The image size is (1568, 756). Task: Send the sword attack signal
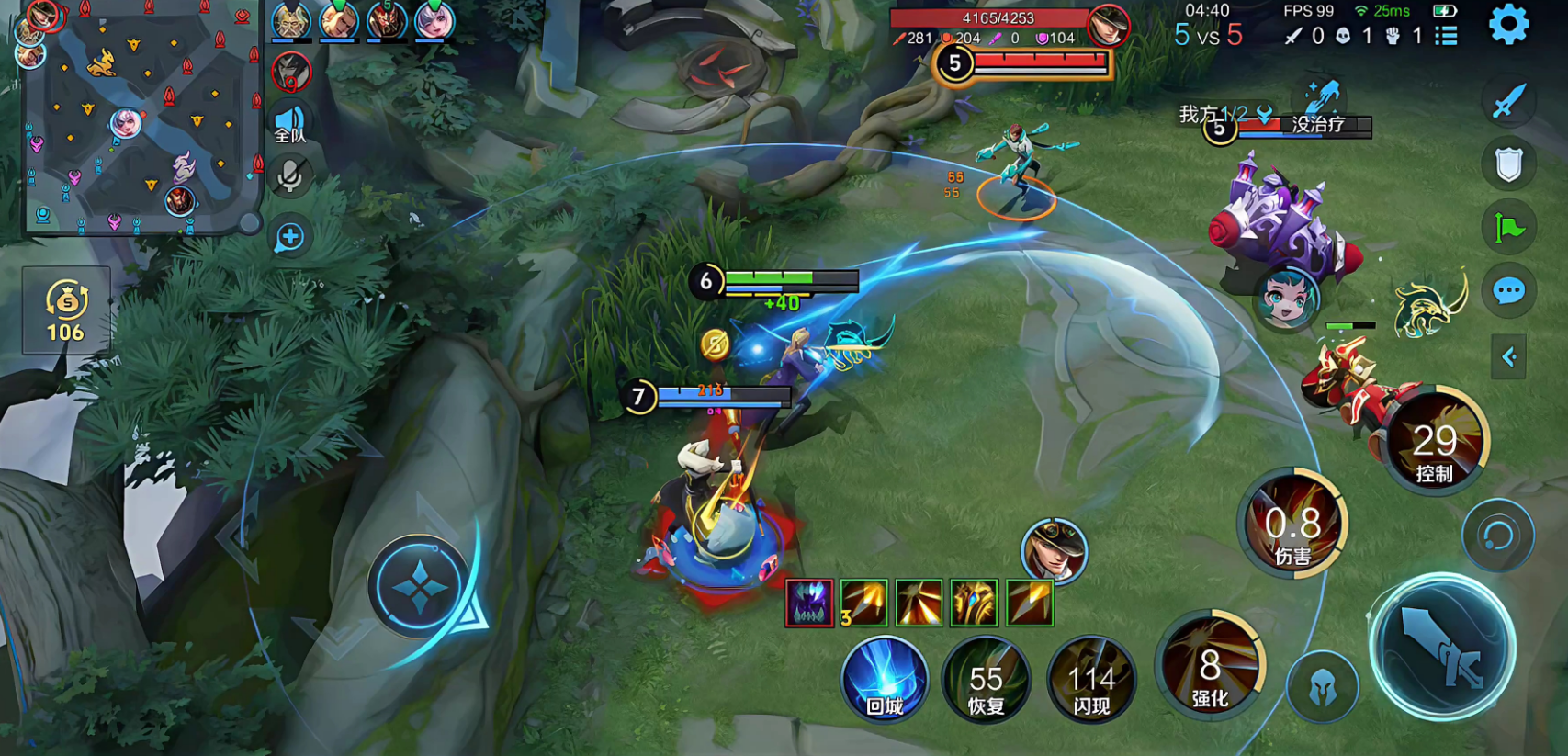[1508, 101]
